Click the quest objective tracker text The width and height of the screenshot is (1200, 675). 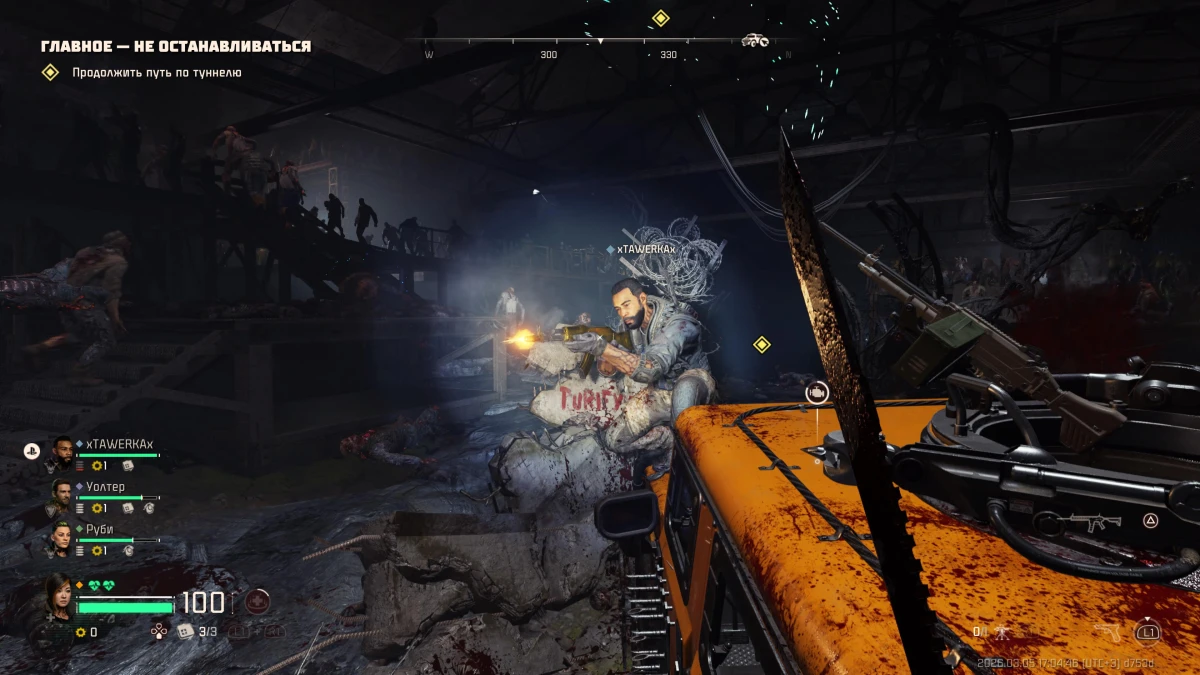156,73
